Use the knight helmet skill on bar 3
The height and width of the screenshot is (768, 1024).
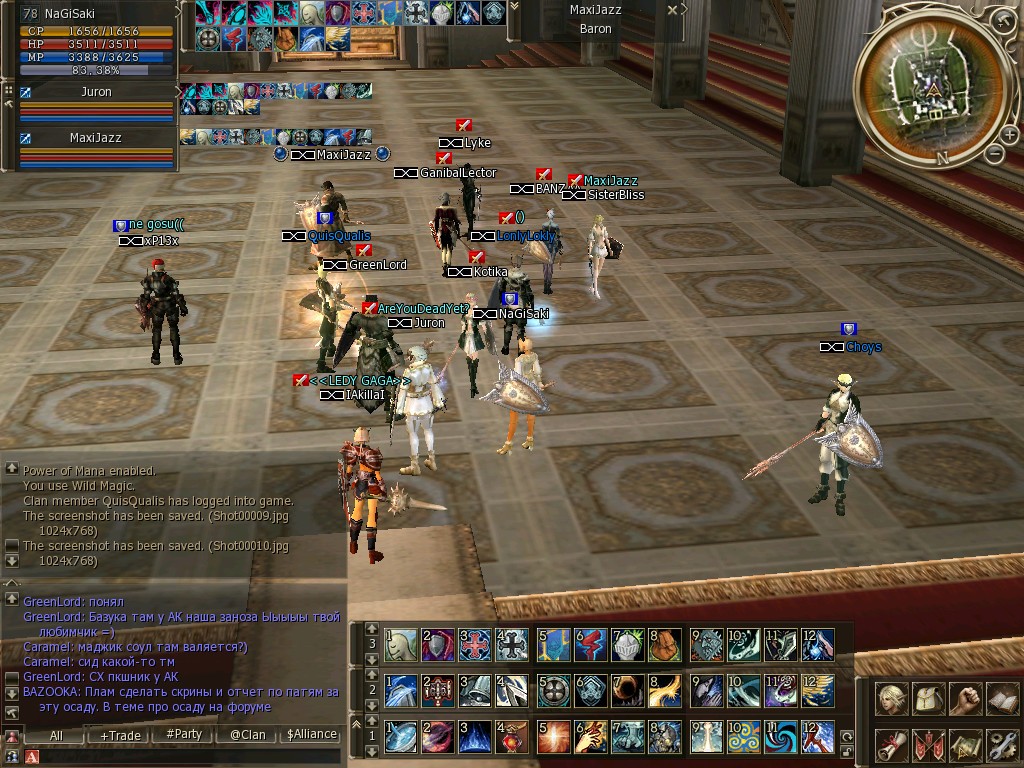click(x=627, y=645)
